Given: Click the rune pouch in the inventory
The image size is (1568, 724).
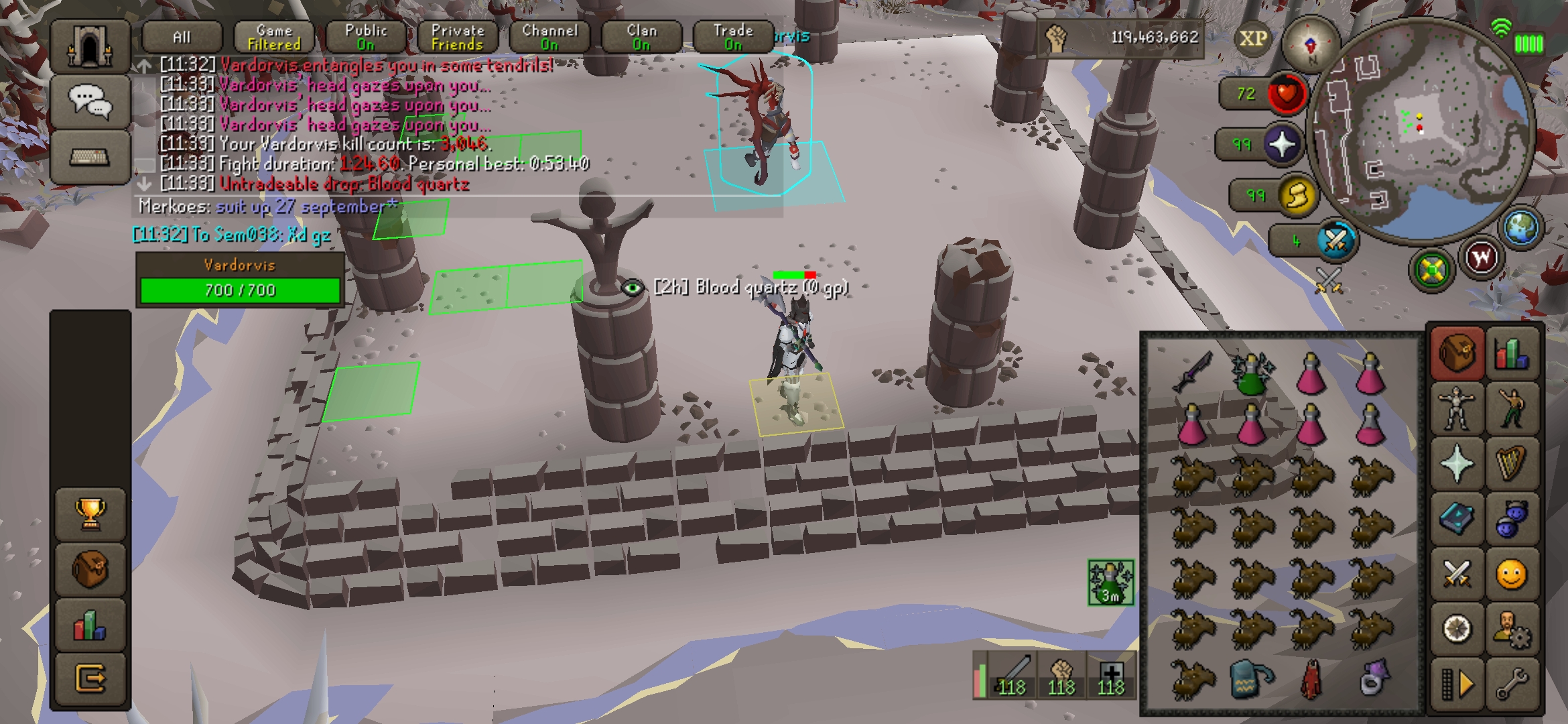Looking at the screenshot, I should pos(1252,680).
